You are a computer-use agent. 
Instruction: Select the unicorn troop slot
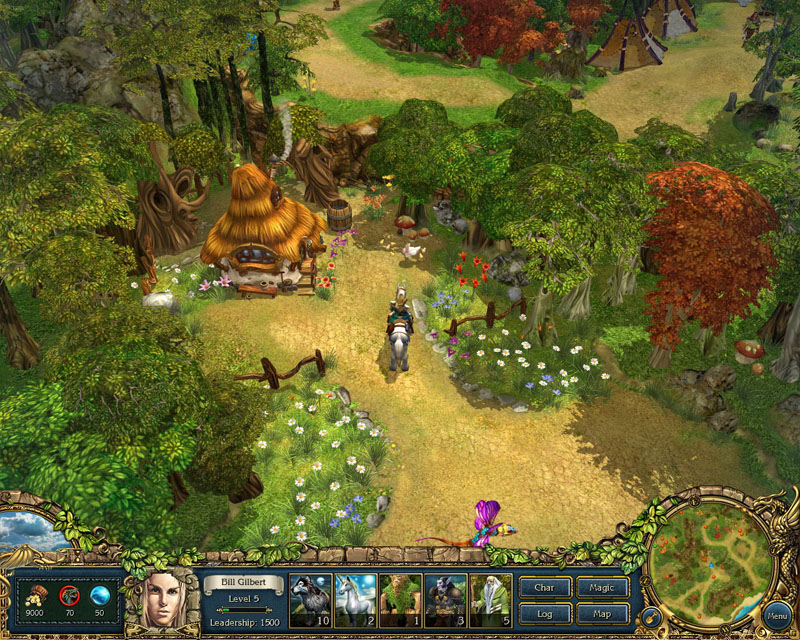click(355, 599)
